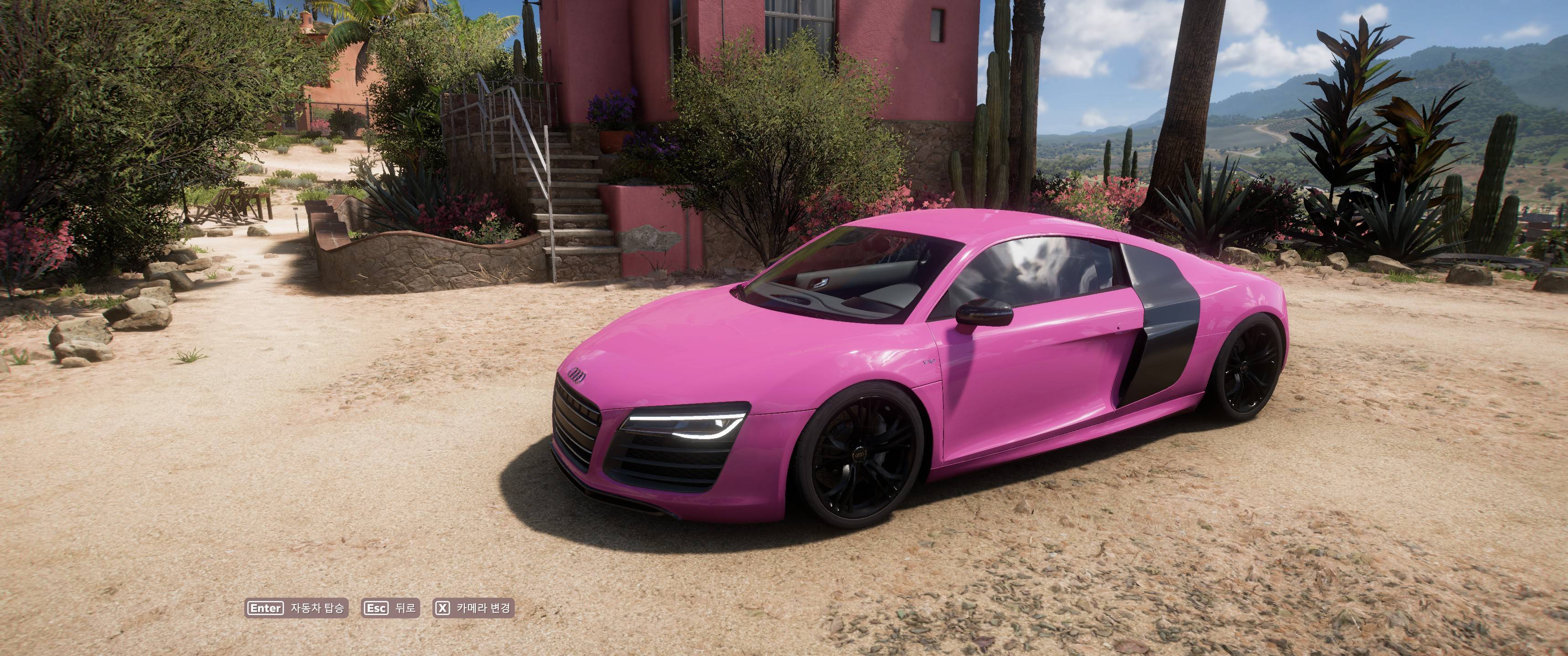Change the camera with 카메라 변경
The height and width of the screenshot is (656, 1568).
pyautogui.click(x=473, y=608)
